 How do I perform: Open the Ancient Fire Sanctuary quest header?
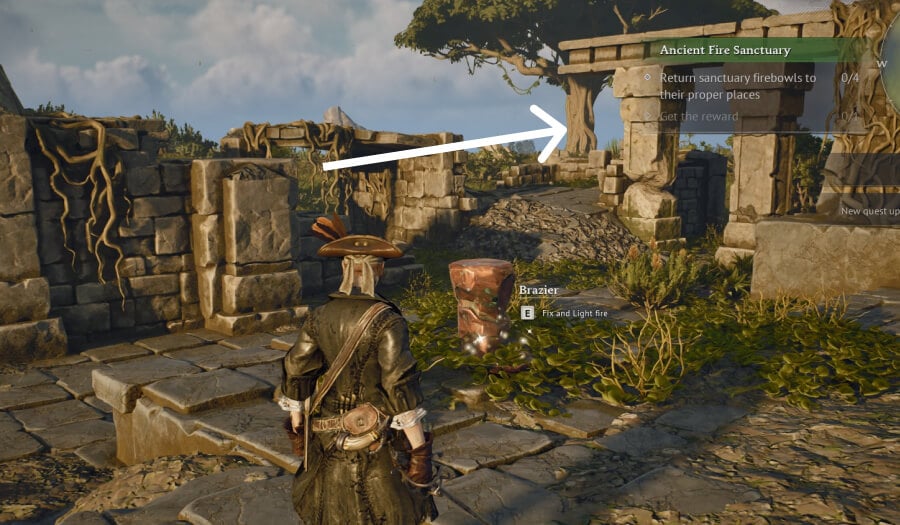click(x=725, y=50)
